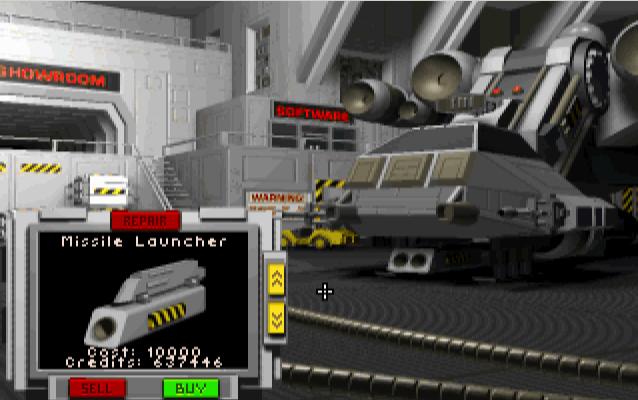638x400 pixels.
Task: Click the red REPAIR button
Action: 145,220
